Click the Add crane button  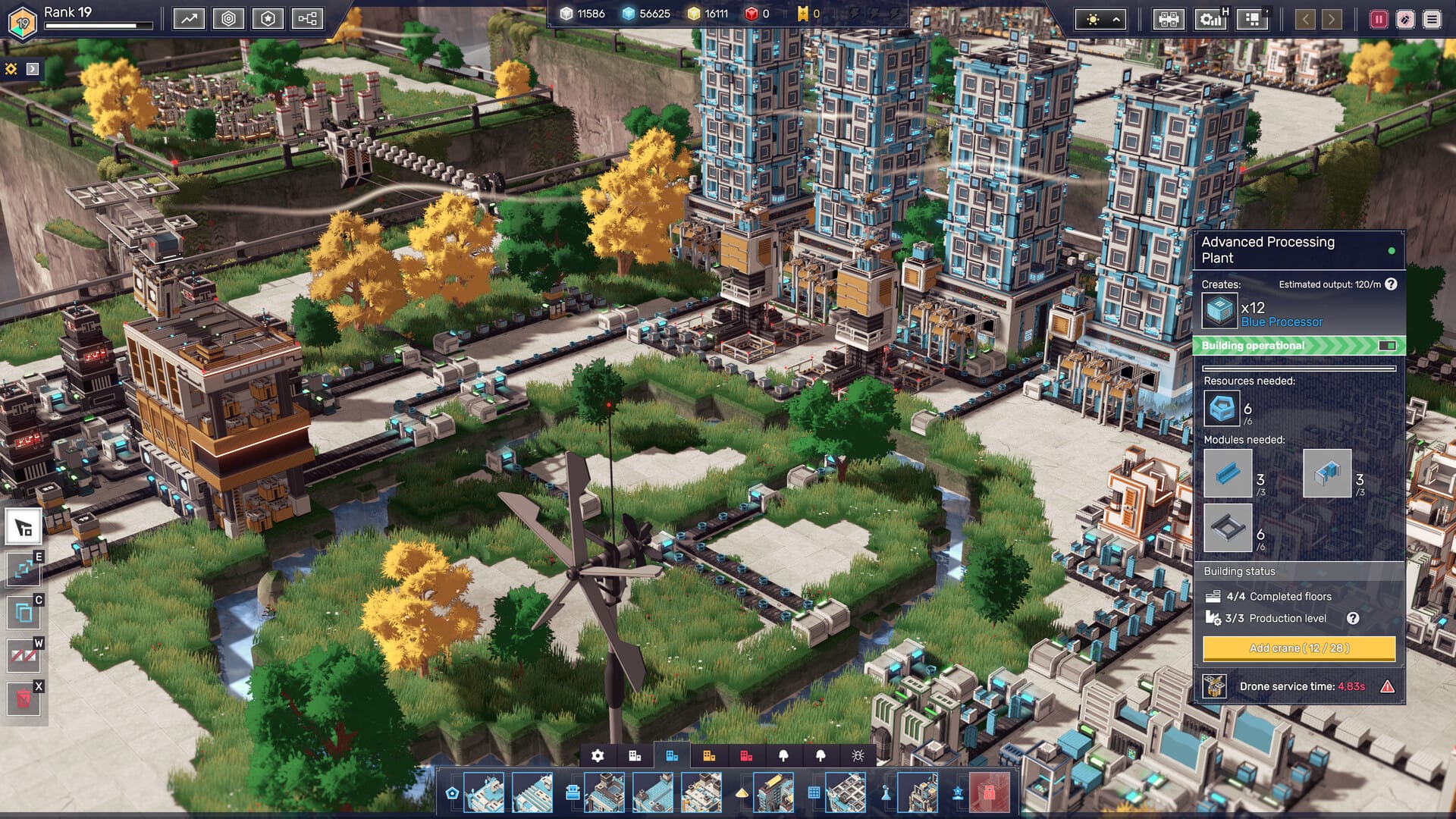tap(1298, 648)
